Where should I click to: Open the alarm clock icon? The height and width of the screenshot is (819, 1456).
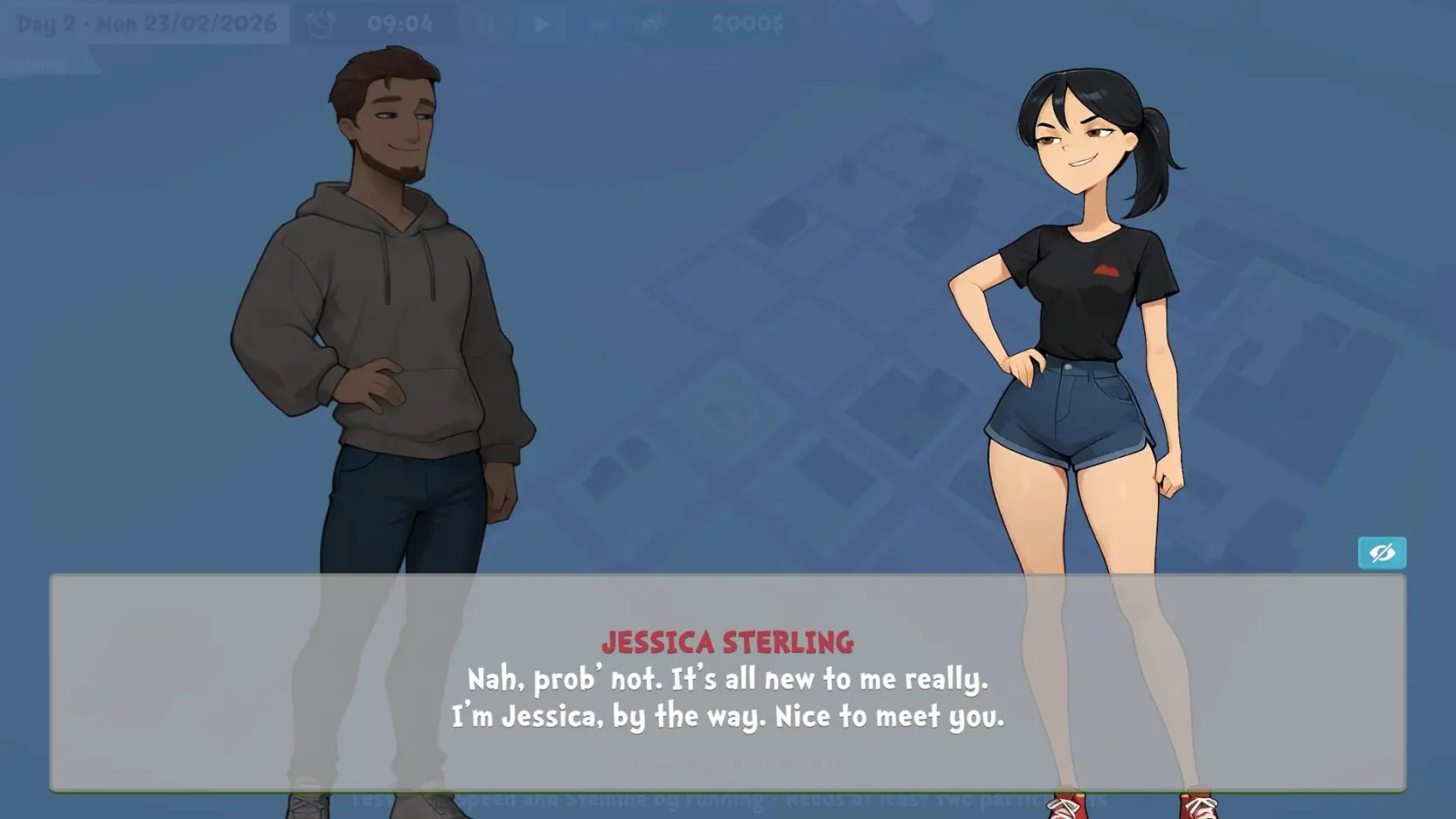point(320,24)
